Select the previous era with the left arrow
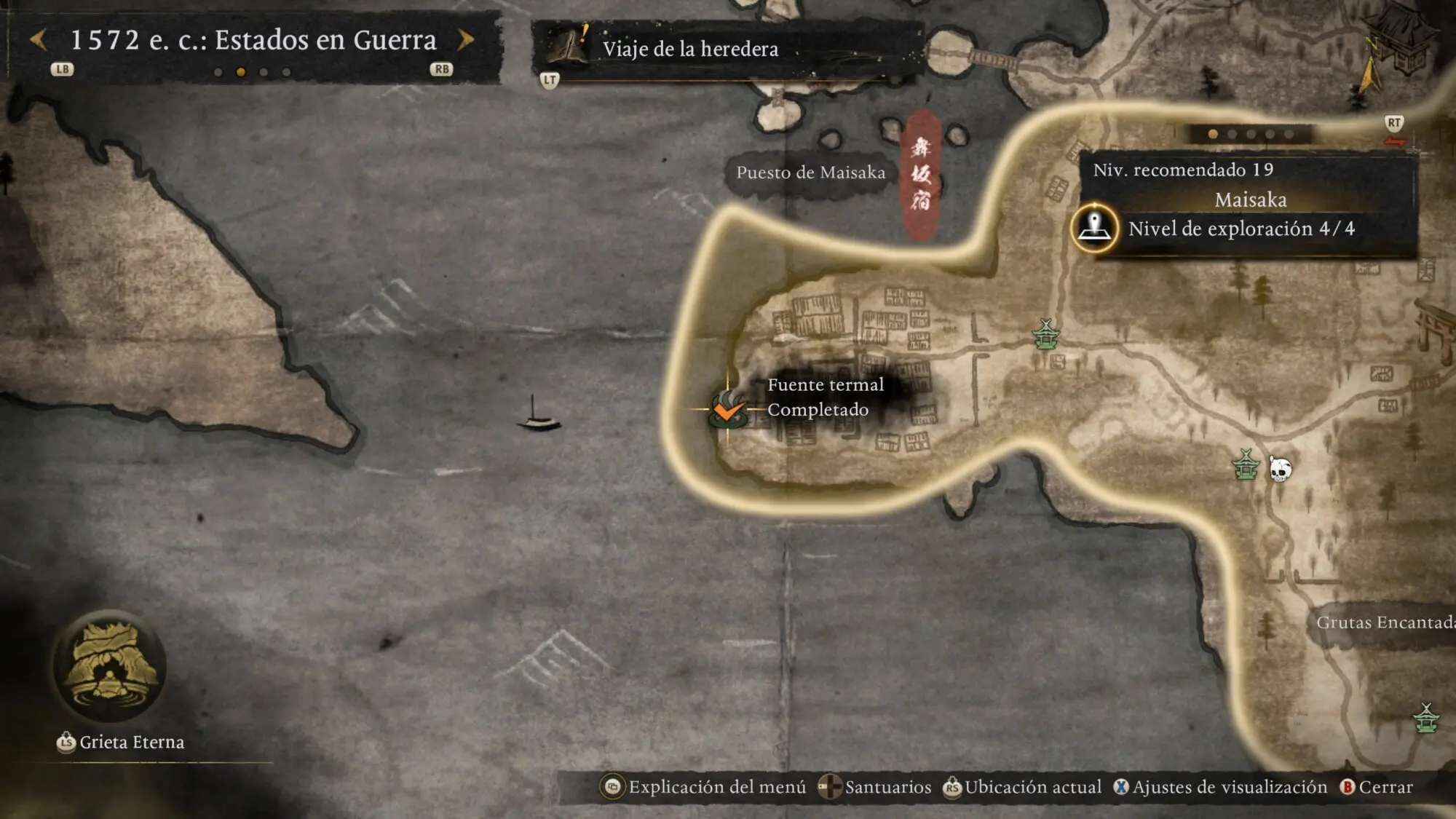The image size is (1456, 819). click(x=39, y=40)
